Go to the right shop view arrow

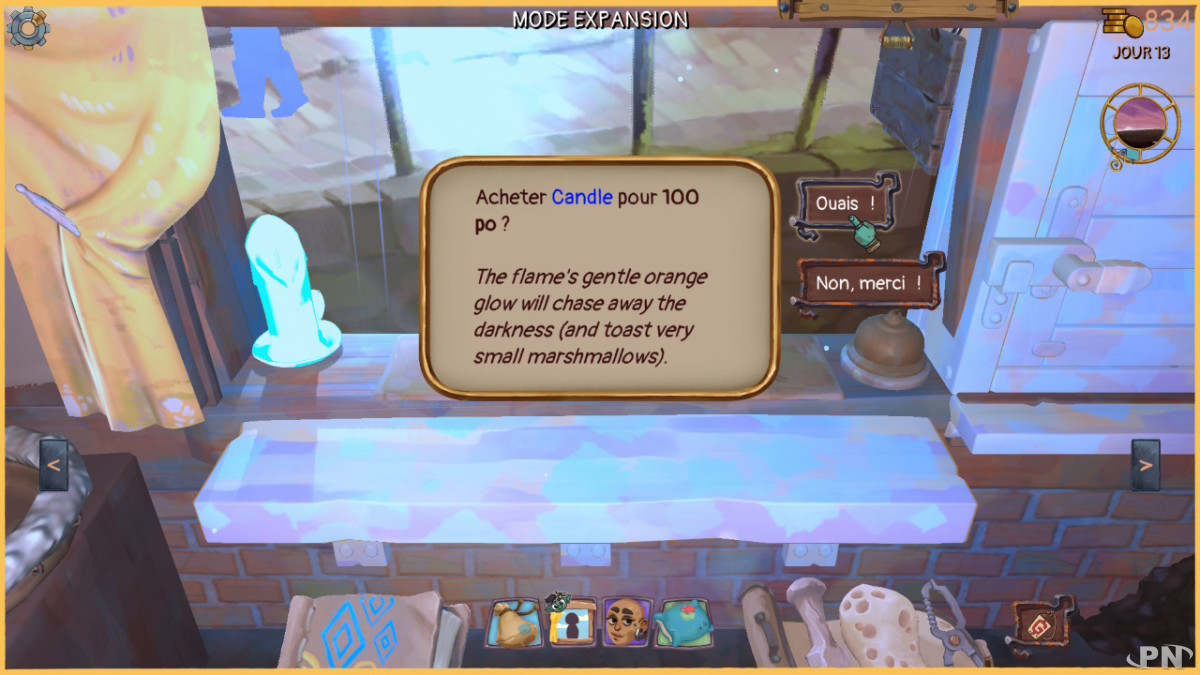[x=1146, y=465]
